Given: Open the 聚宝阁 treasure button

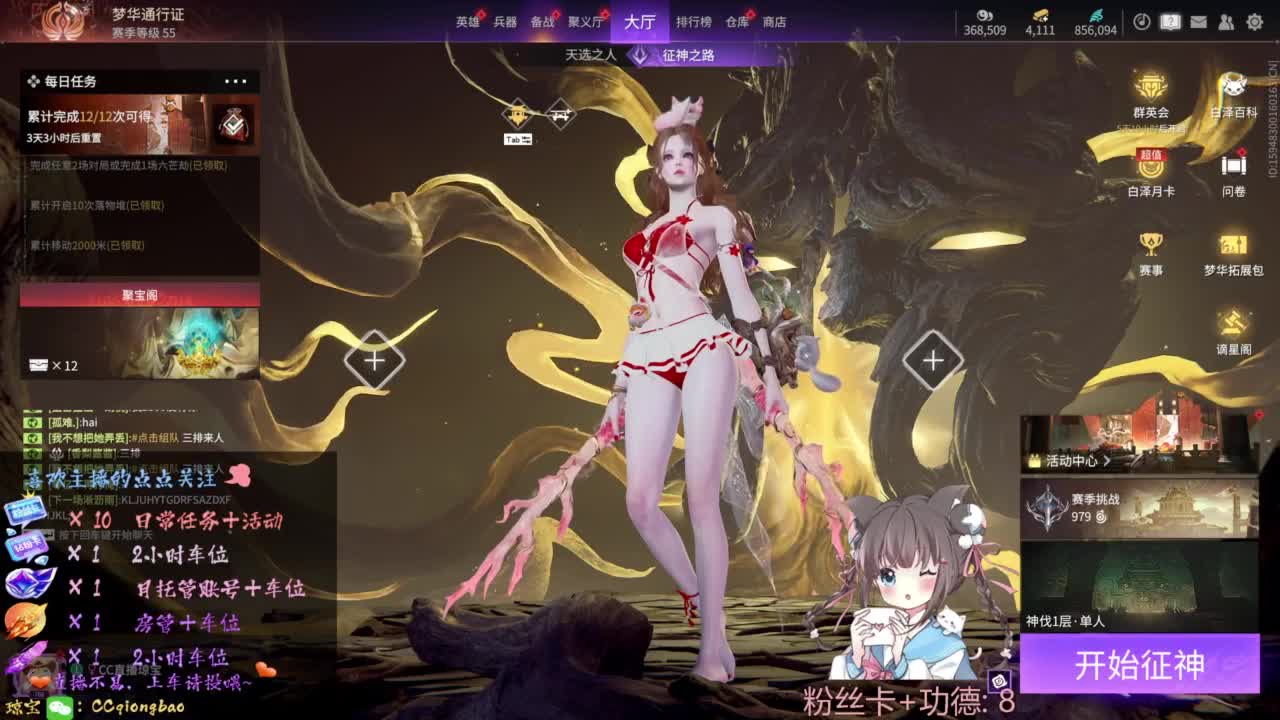Looking at the screenshot, I should [x=140, y=296].
